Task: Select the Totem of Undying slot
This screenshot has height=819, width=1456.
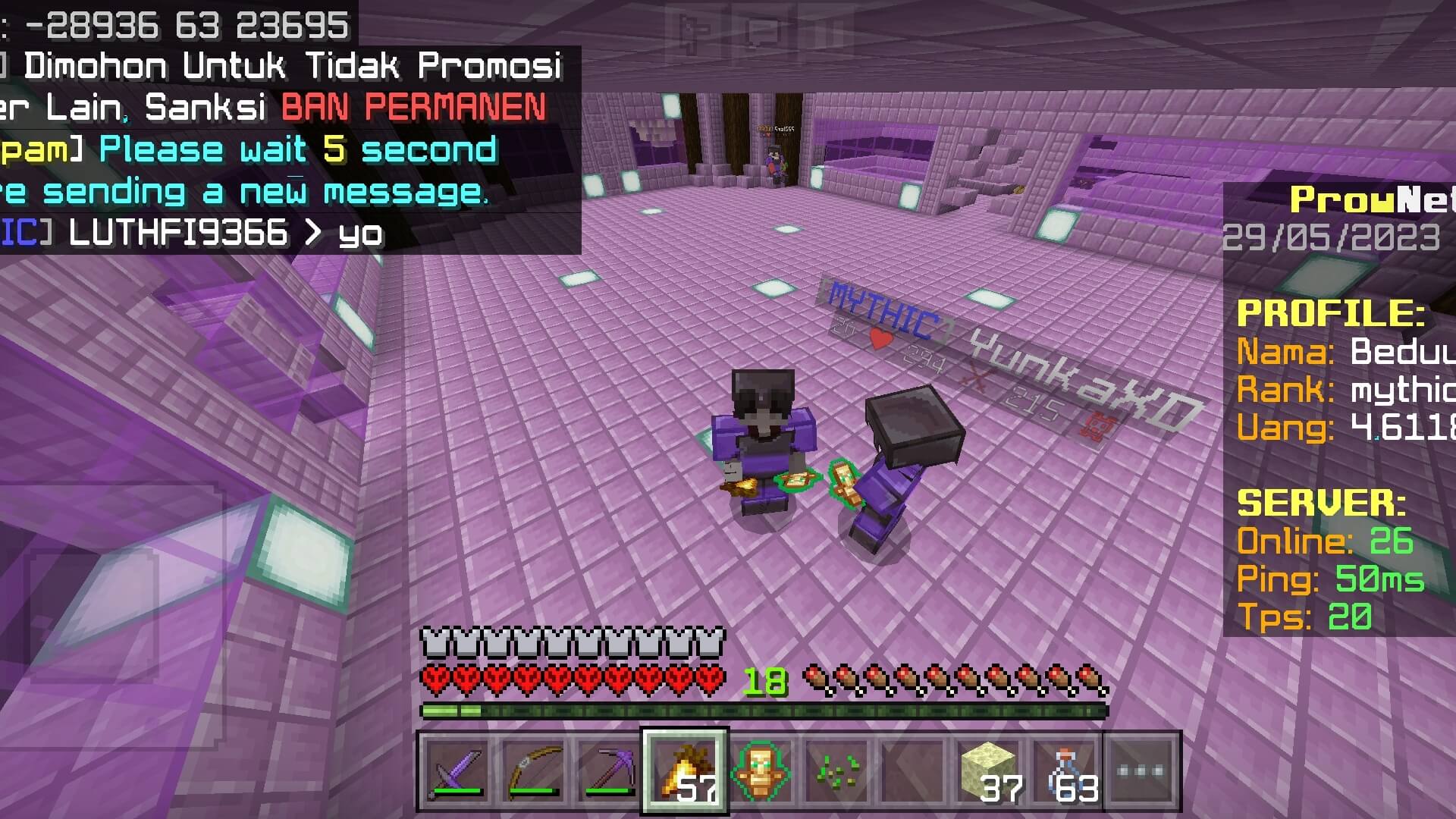Action: 761,771
